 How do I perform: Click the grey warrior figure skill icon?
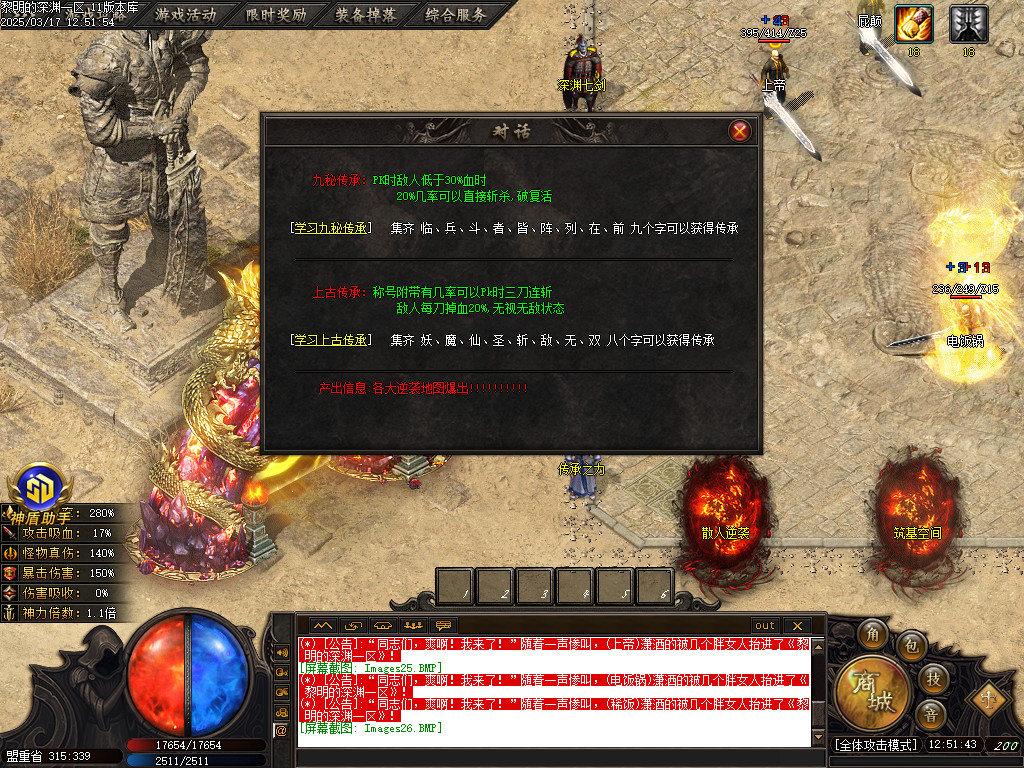968,24
